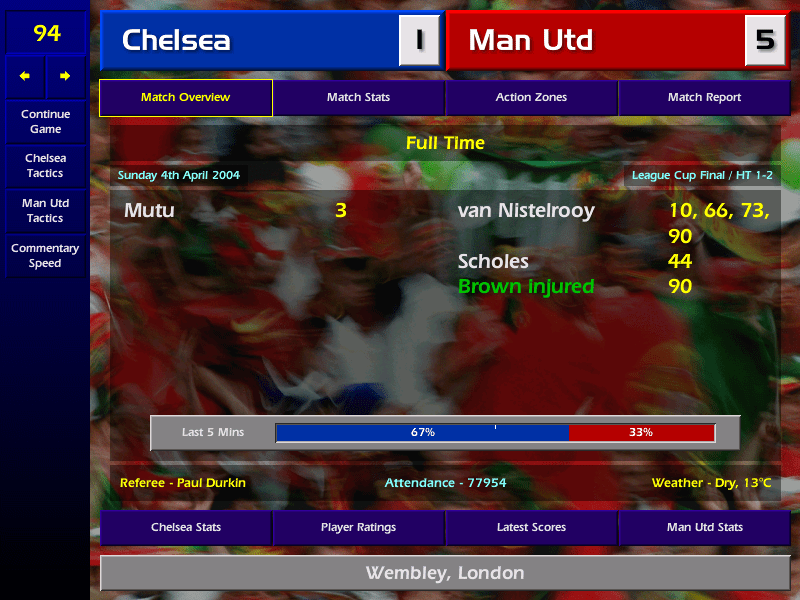Change the Commentary Speed
The image size is (800, 600).
click(x=45, y=256)
